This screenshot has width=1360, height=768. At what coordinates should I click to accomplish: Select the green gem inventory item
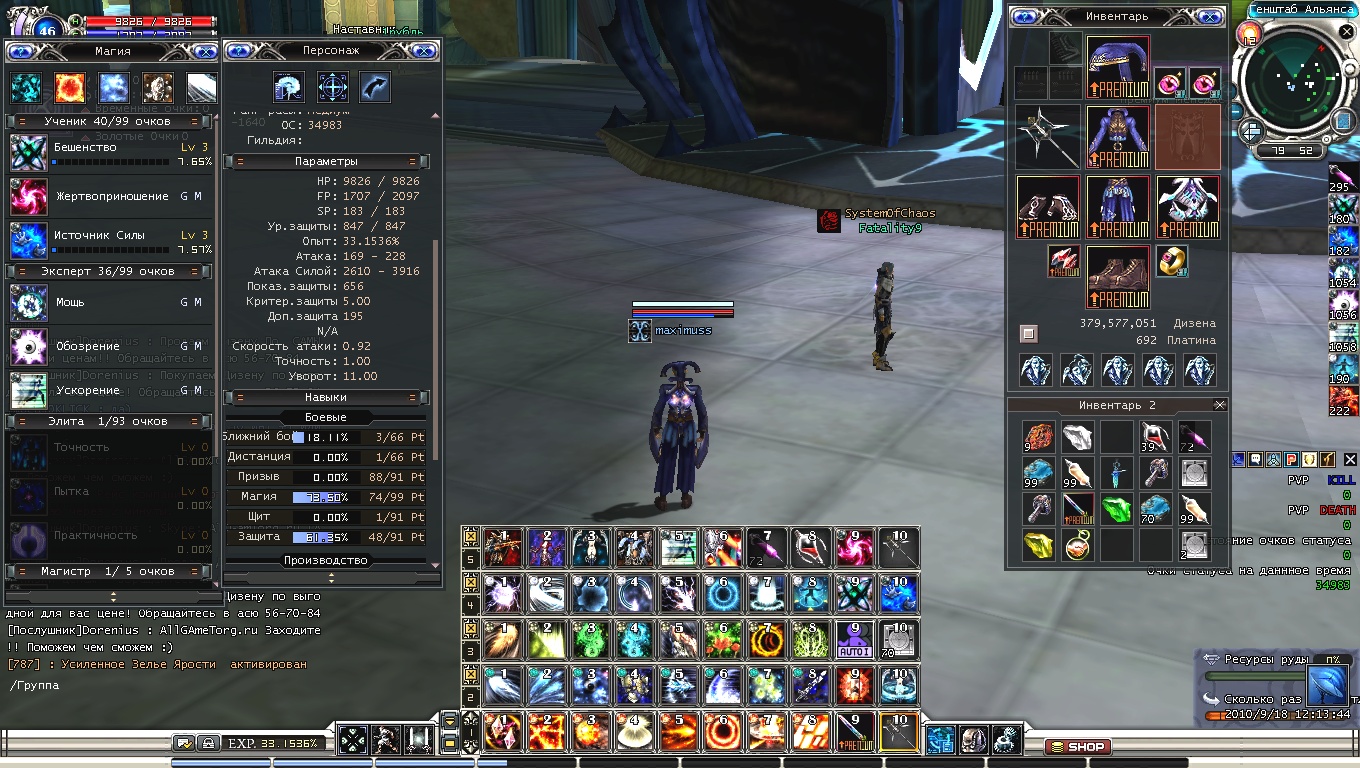point(1117,509)
